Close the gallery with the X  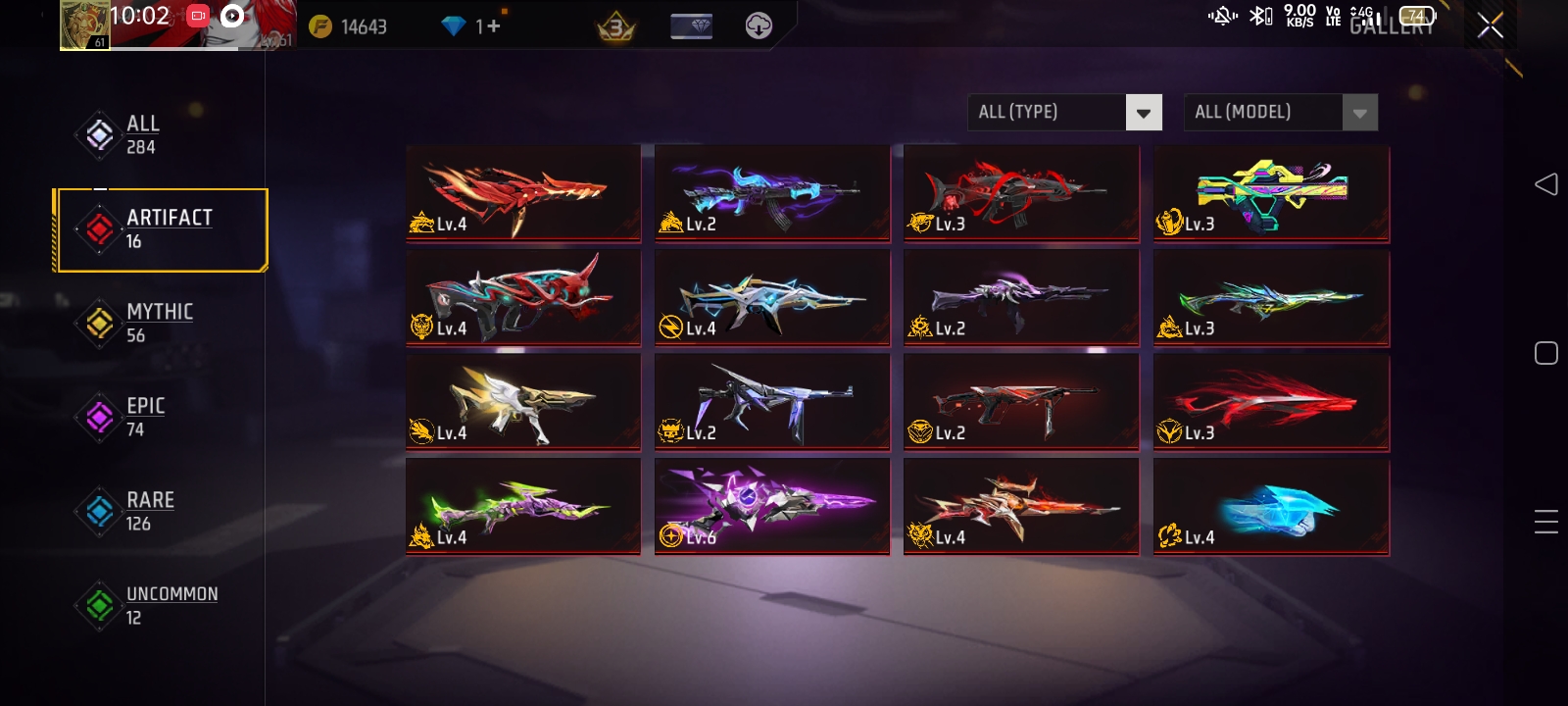(1490, 25)
